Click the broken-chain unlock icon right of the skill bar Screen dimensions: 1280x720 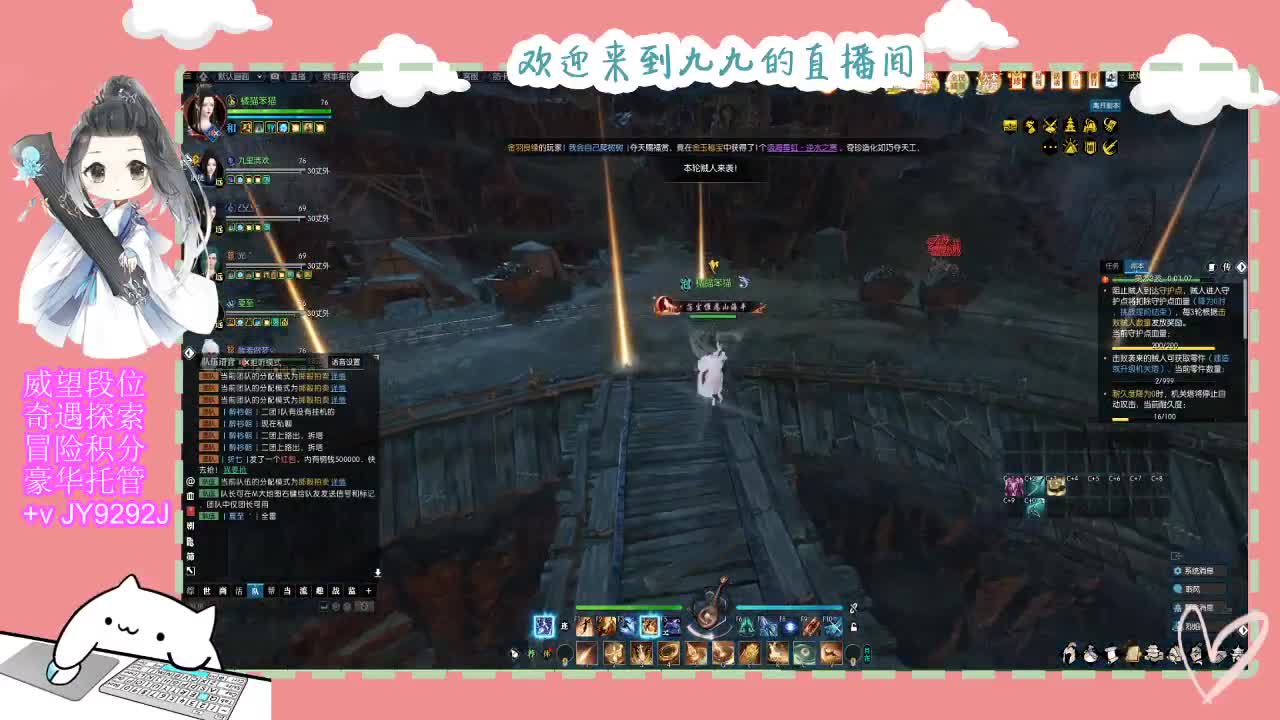tap(852, 608)
